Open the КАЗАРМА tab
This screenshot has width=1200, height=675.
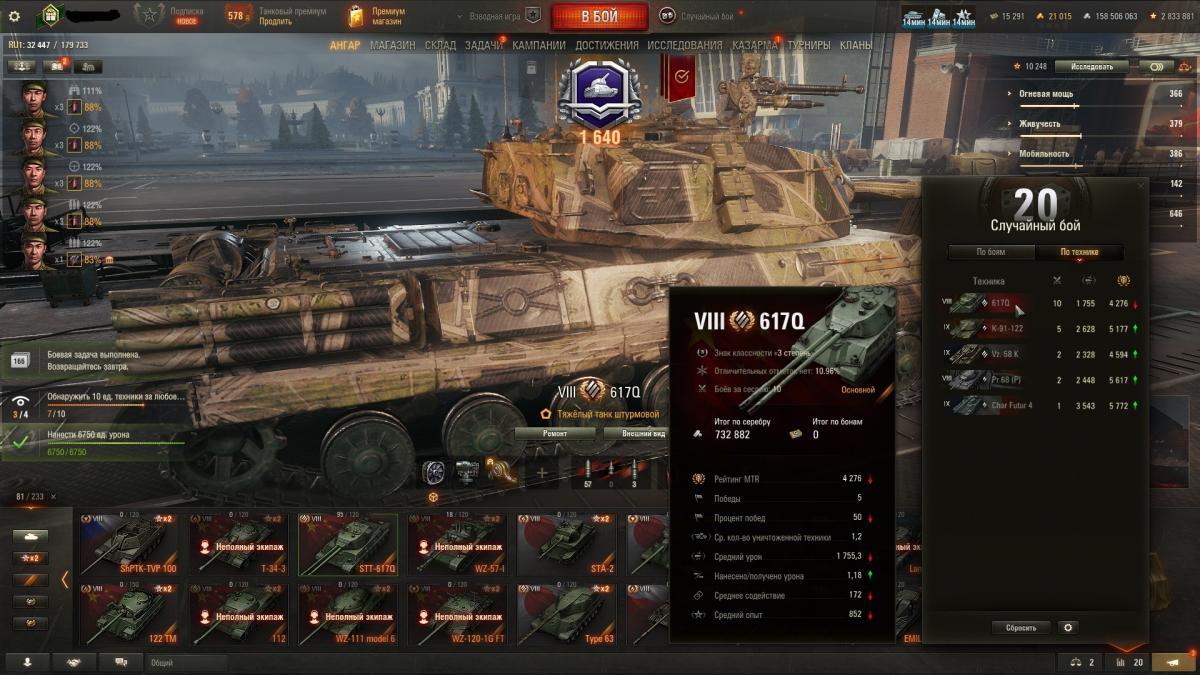pyautogui.click(x=754, y=45)
